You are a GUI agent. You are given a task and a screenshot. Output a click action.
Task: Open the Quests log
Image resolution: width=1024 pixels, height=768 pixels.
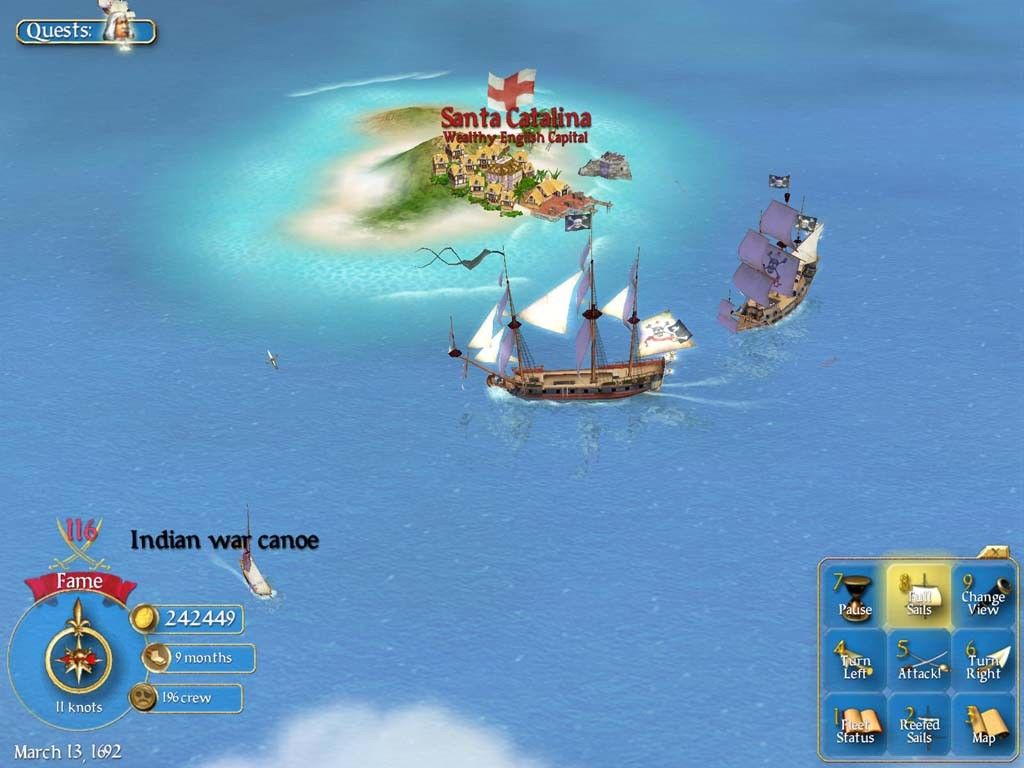click(86, 30)
